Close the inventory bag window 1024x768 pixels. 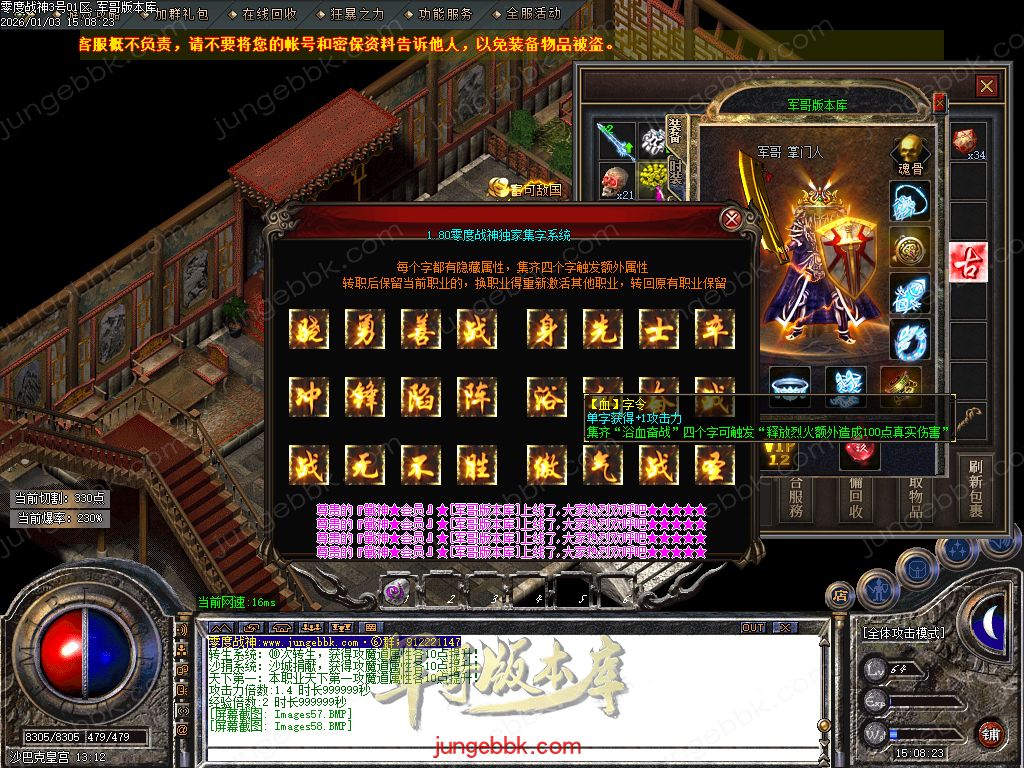click(x=987, y=87)
